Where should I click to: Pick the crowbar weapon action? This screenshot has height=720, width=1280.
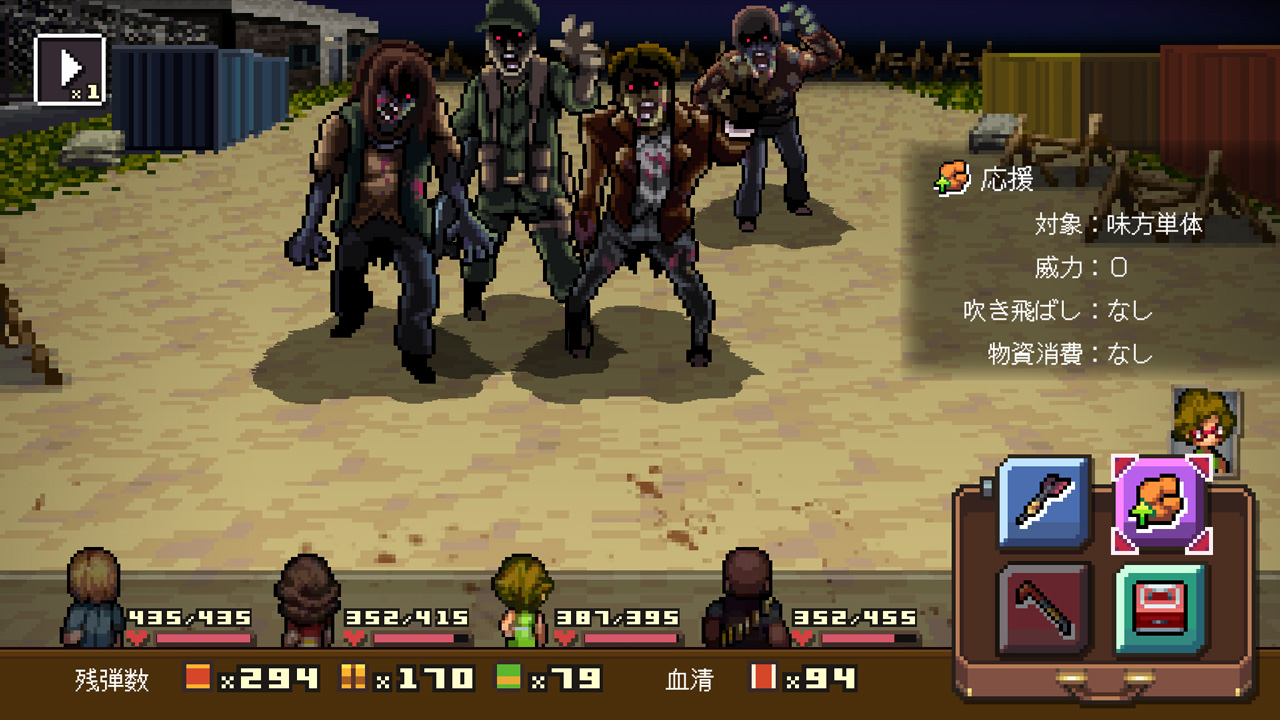point(1044,608)
